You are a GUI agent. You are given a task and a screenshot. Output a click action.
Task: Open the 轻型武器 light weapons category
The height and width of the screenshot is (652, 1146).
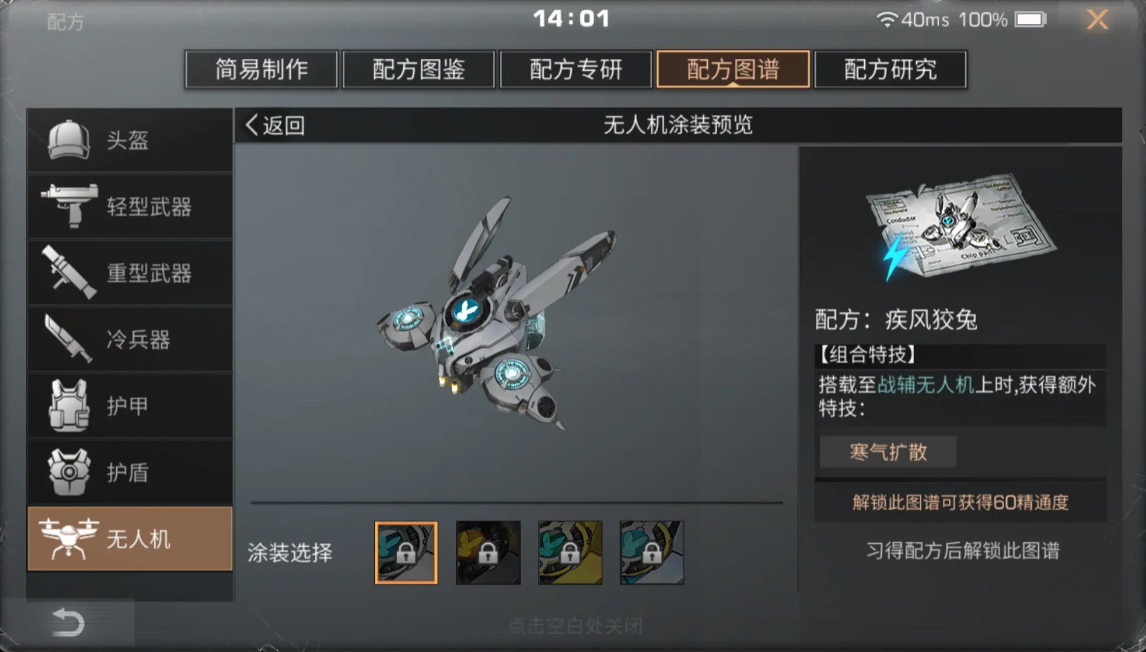(x=130, y=207)
